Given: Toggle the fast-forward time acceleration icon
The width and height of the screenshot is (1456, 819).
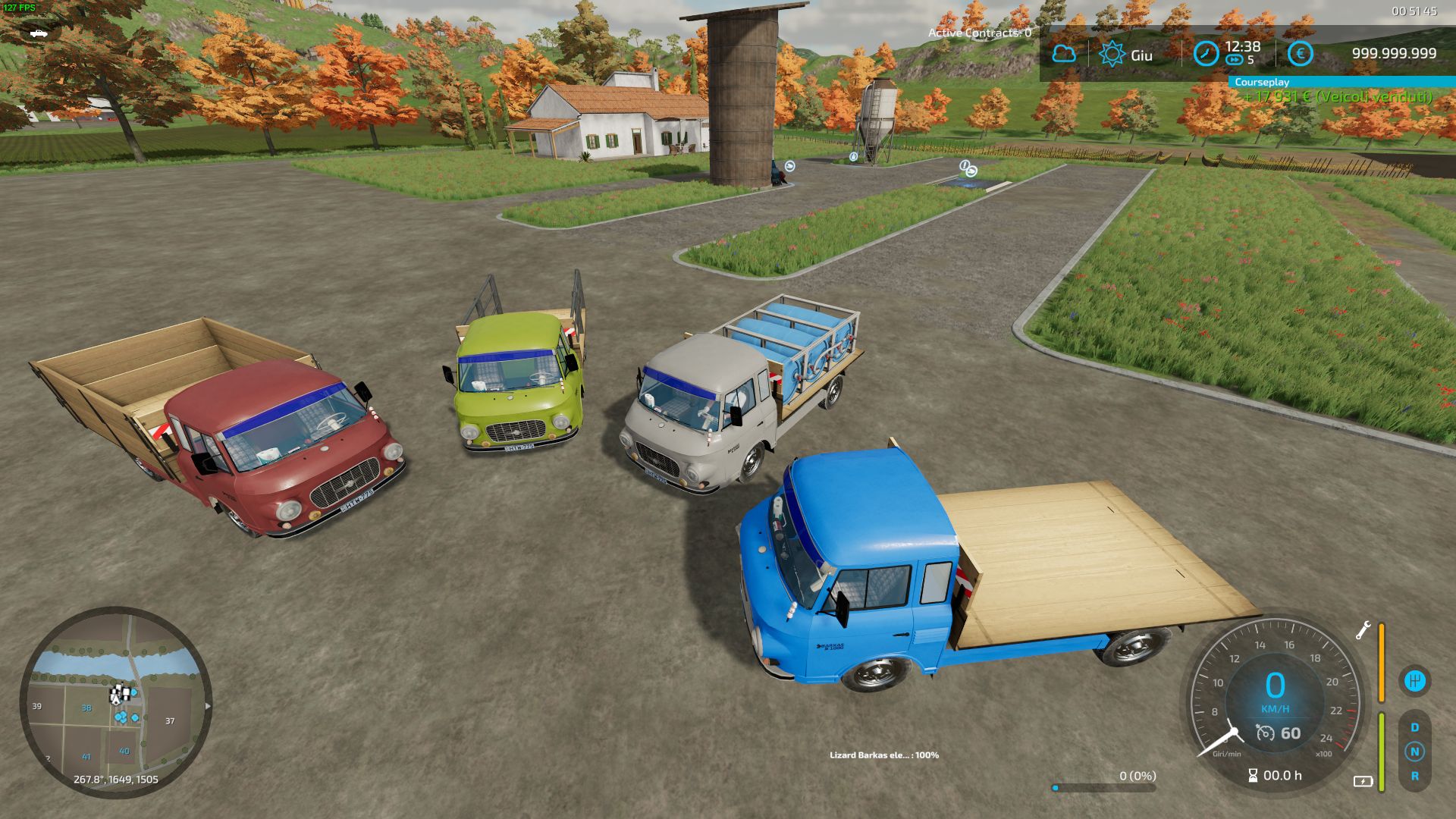Looking at the screenshot, I should [1235, 58].
